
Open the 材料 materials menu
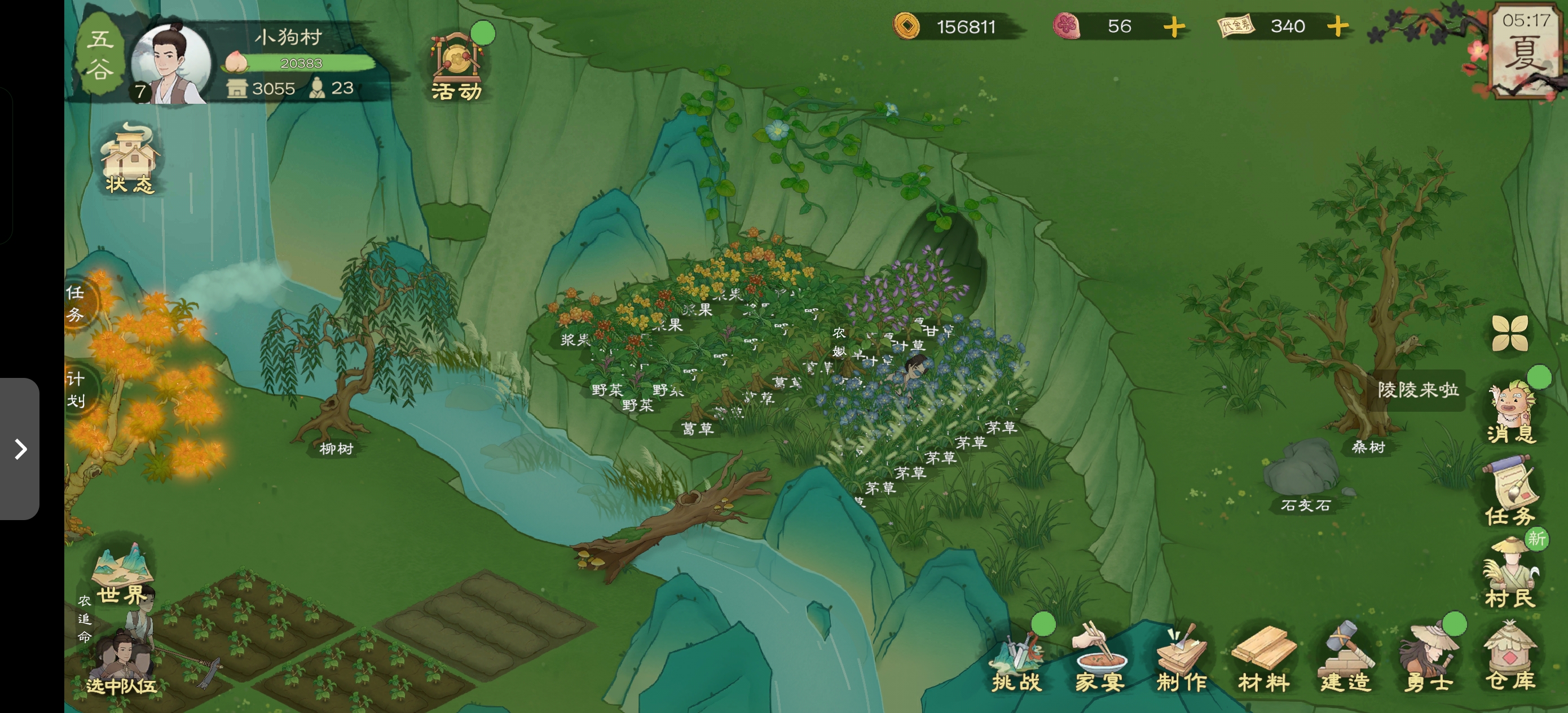(x=1263, y=661)
